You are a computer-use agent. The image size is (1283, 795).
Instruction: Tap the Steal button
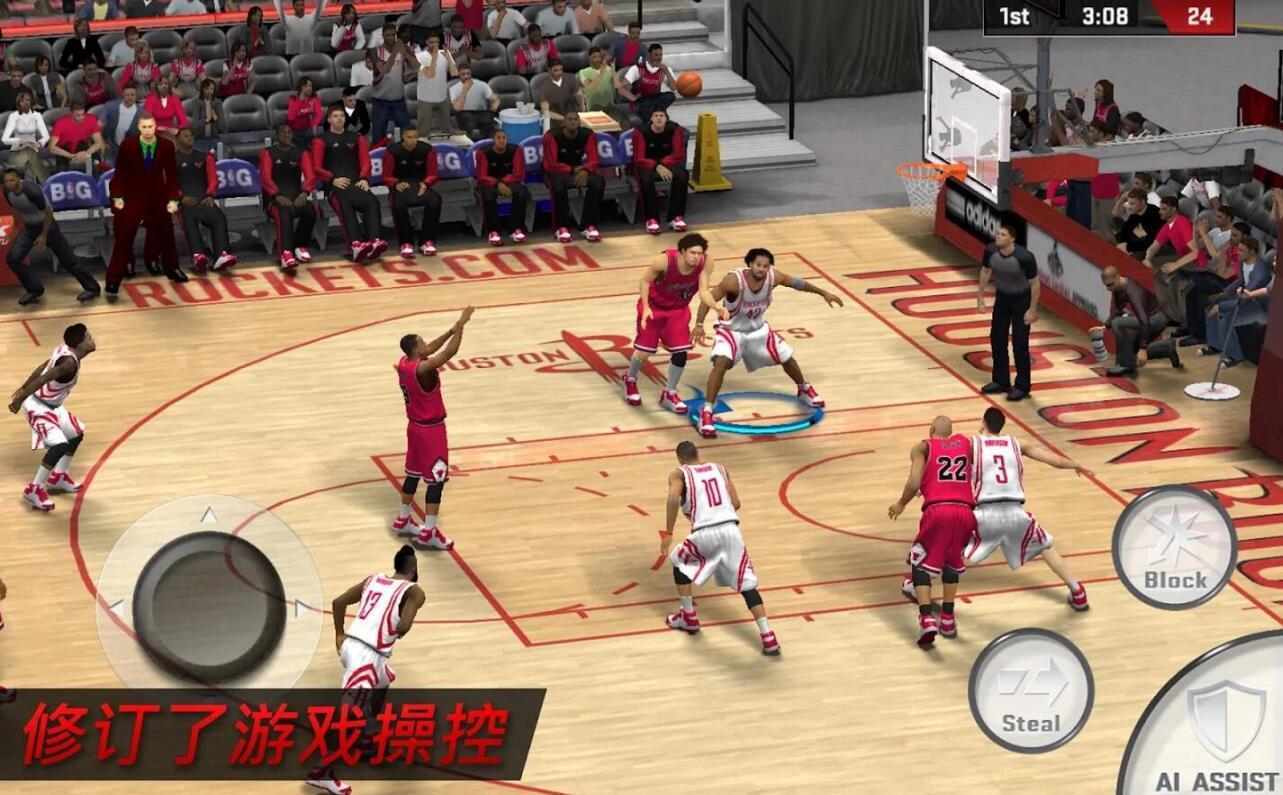point(1030,690)
